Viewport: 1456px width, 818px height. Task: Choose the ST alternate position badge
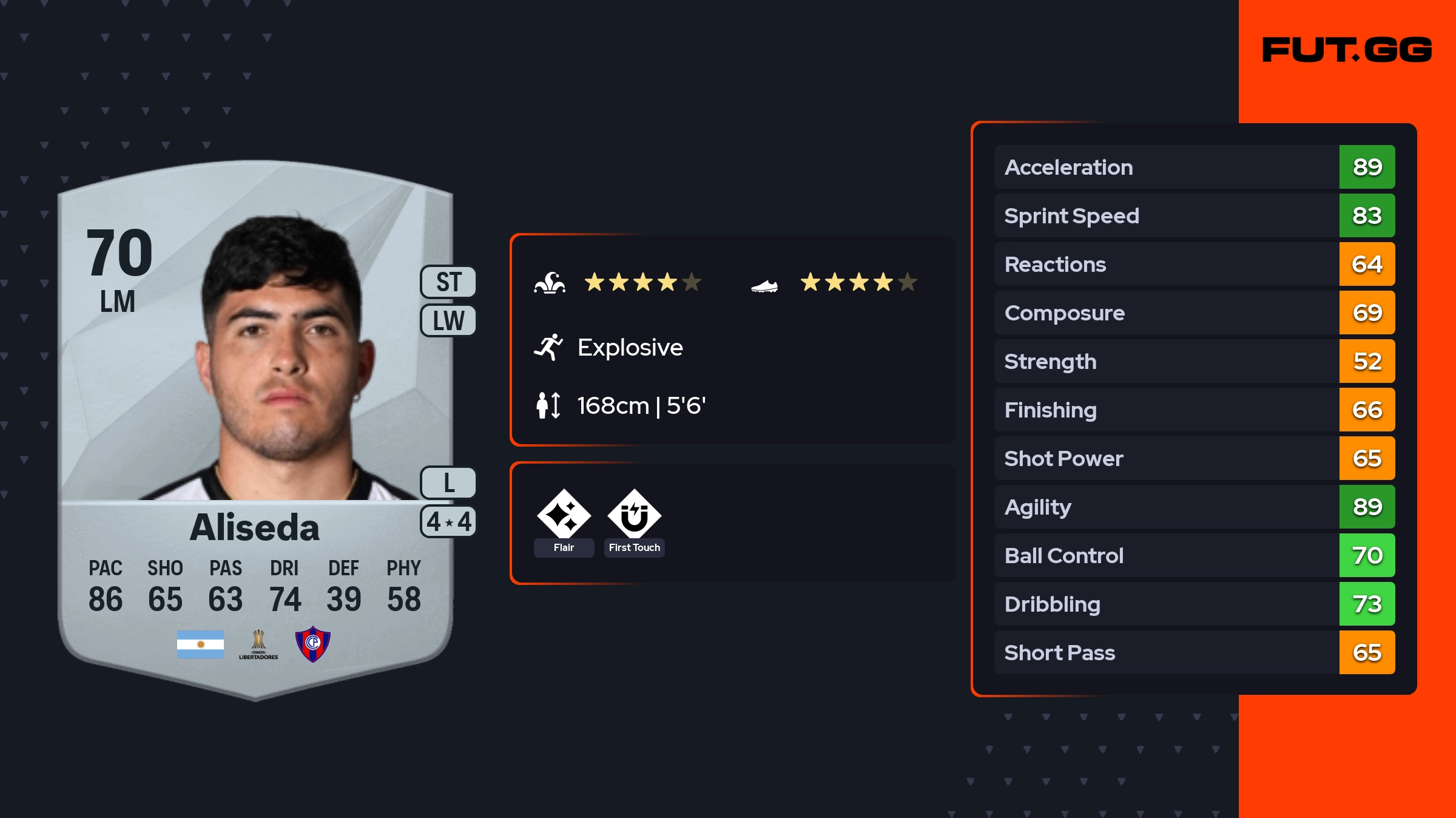[x=448, y=282]
